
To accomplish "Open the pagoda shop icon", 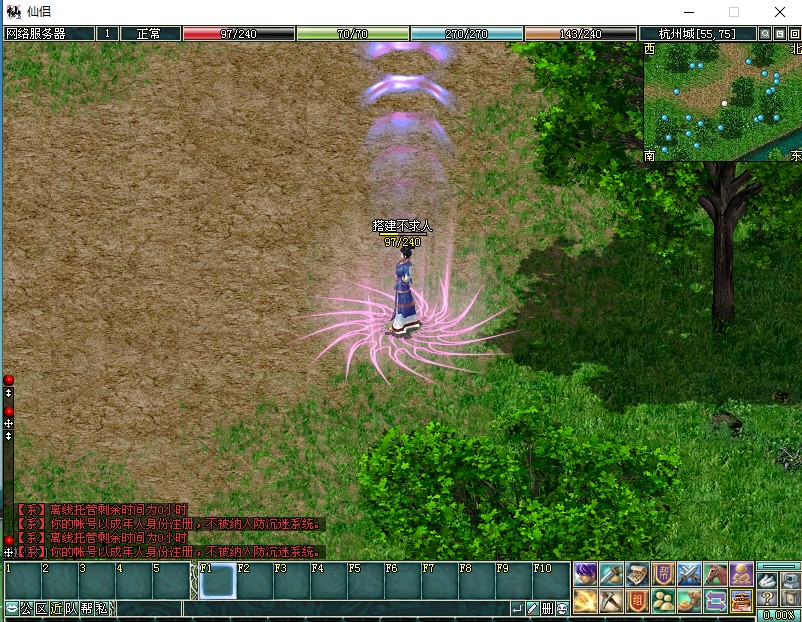I will pyautogui.click(x=741, y=600).
